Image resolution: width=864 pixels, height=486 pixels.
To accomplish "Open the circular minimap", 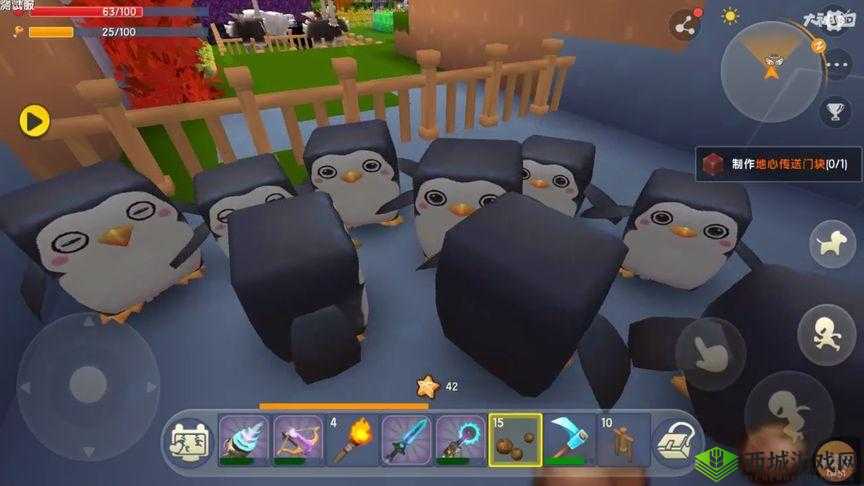I will [770, 69].
